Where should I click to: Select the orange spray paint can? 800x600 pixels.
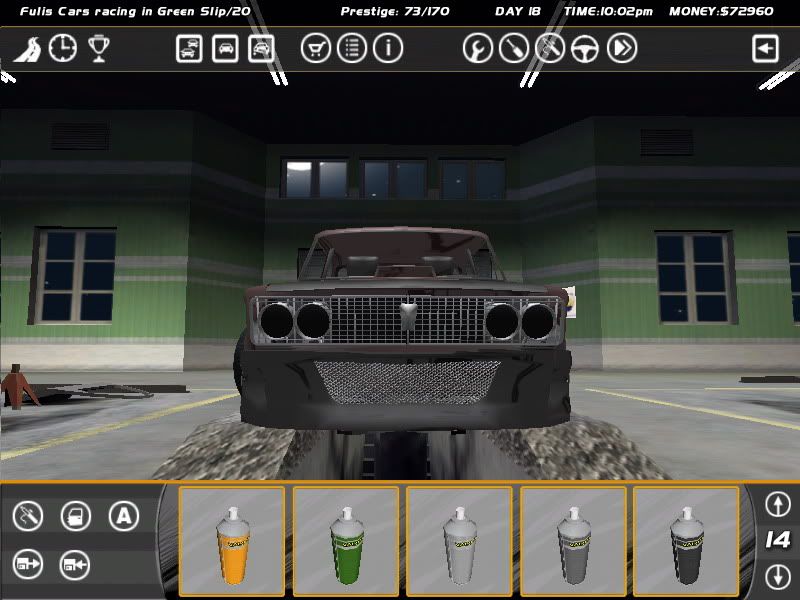(232, 541)
